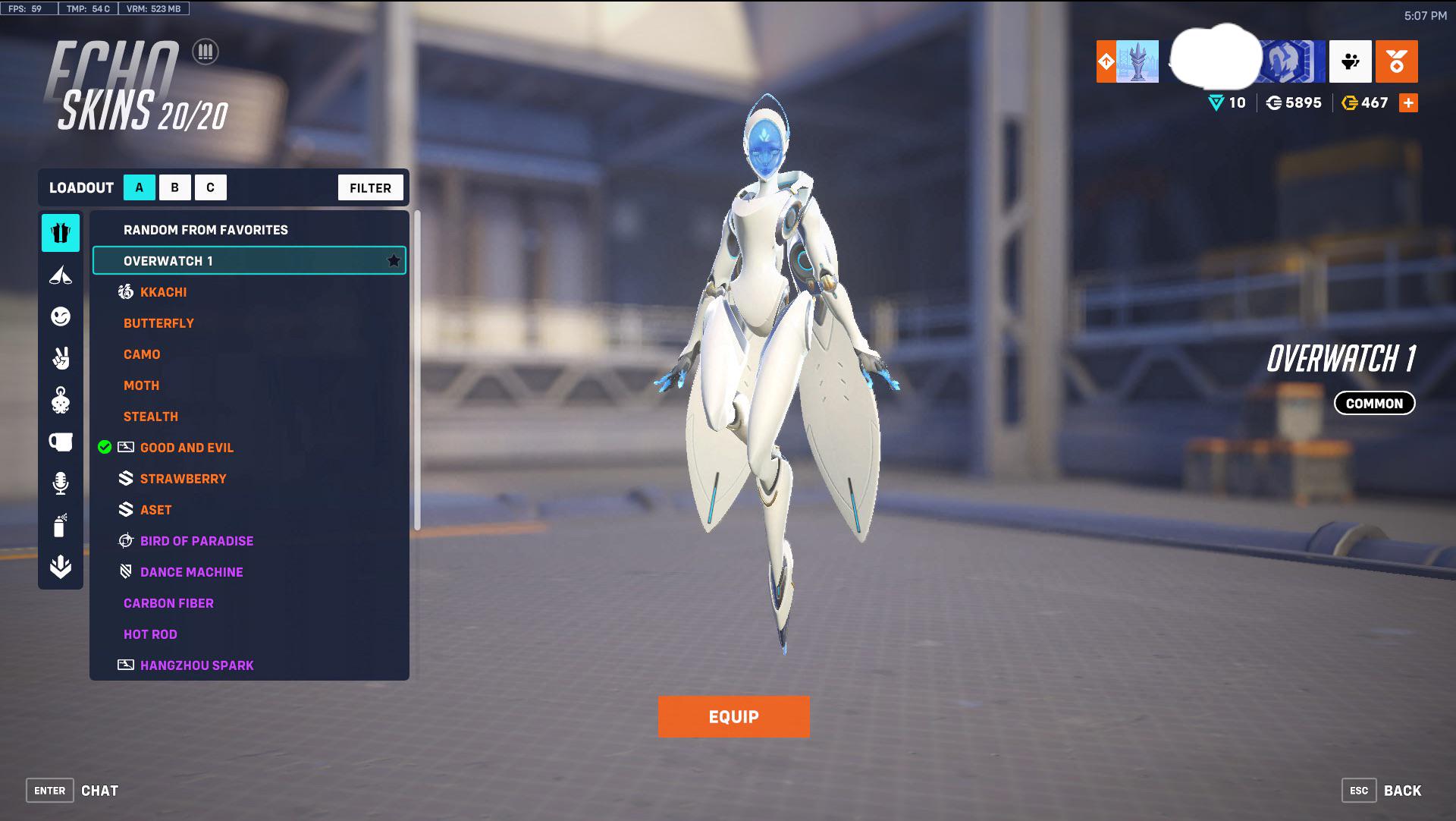Open Souvenirs using the mug icon
1456x821 pixels.
pyautogui.click(x=61, y=441)
